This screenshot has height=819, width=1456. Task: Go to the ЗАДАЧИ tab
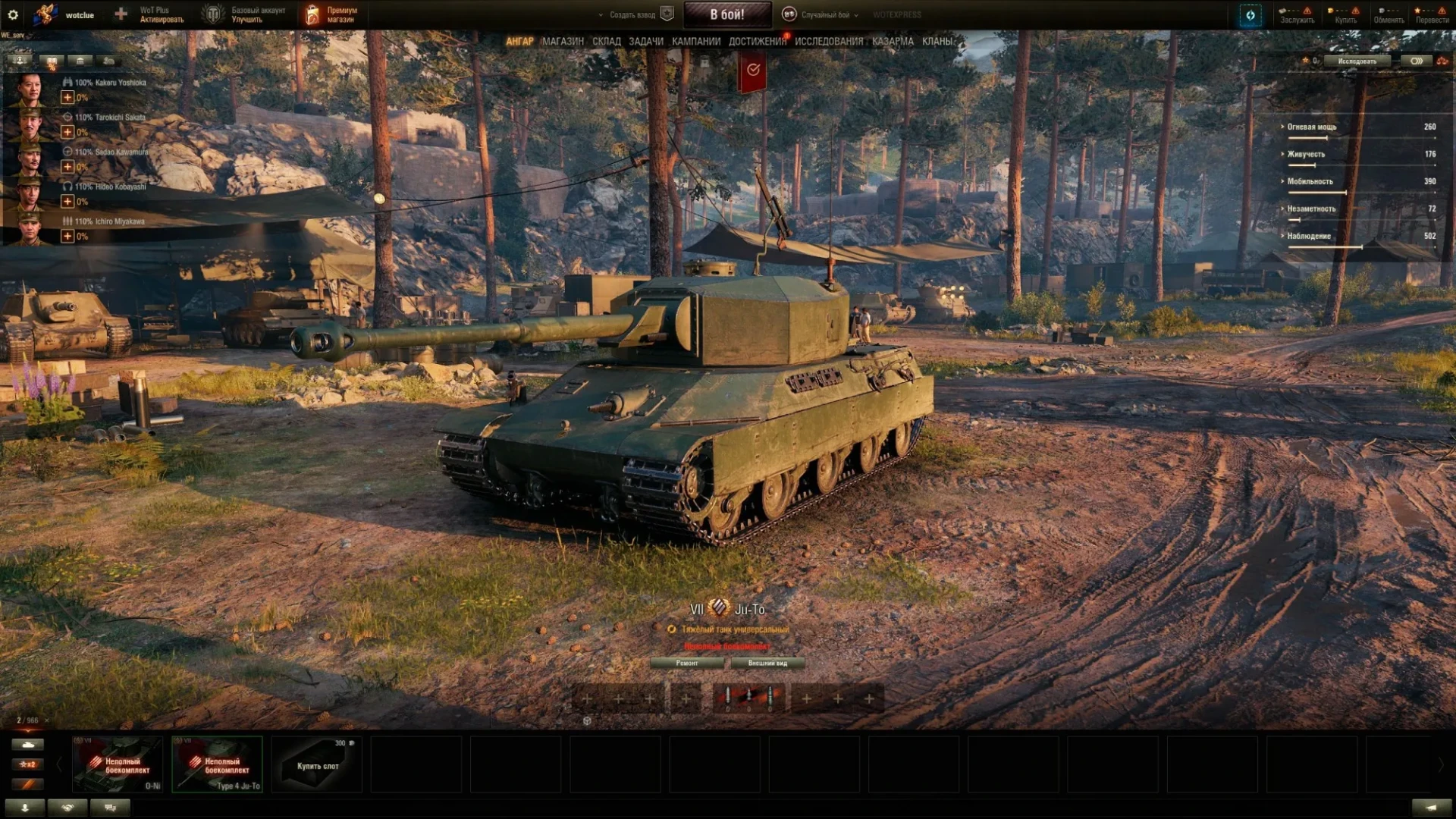tap(645, 42)
